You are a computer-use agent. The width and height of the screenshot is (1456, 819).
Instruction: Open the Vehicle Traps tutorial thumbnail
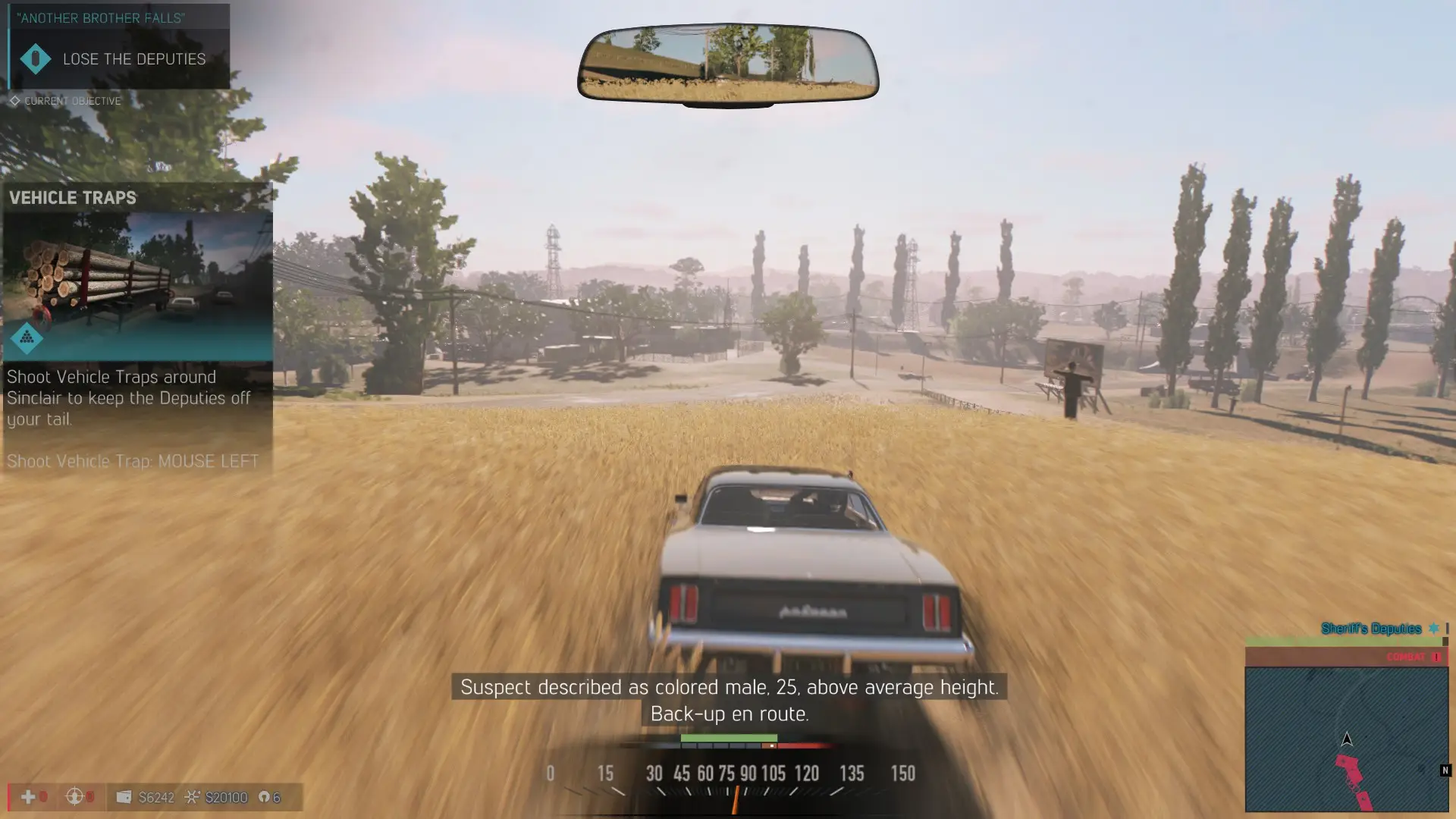[x=137, y=285]
